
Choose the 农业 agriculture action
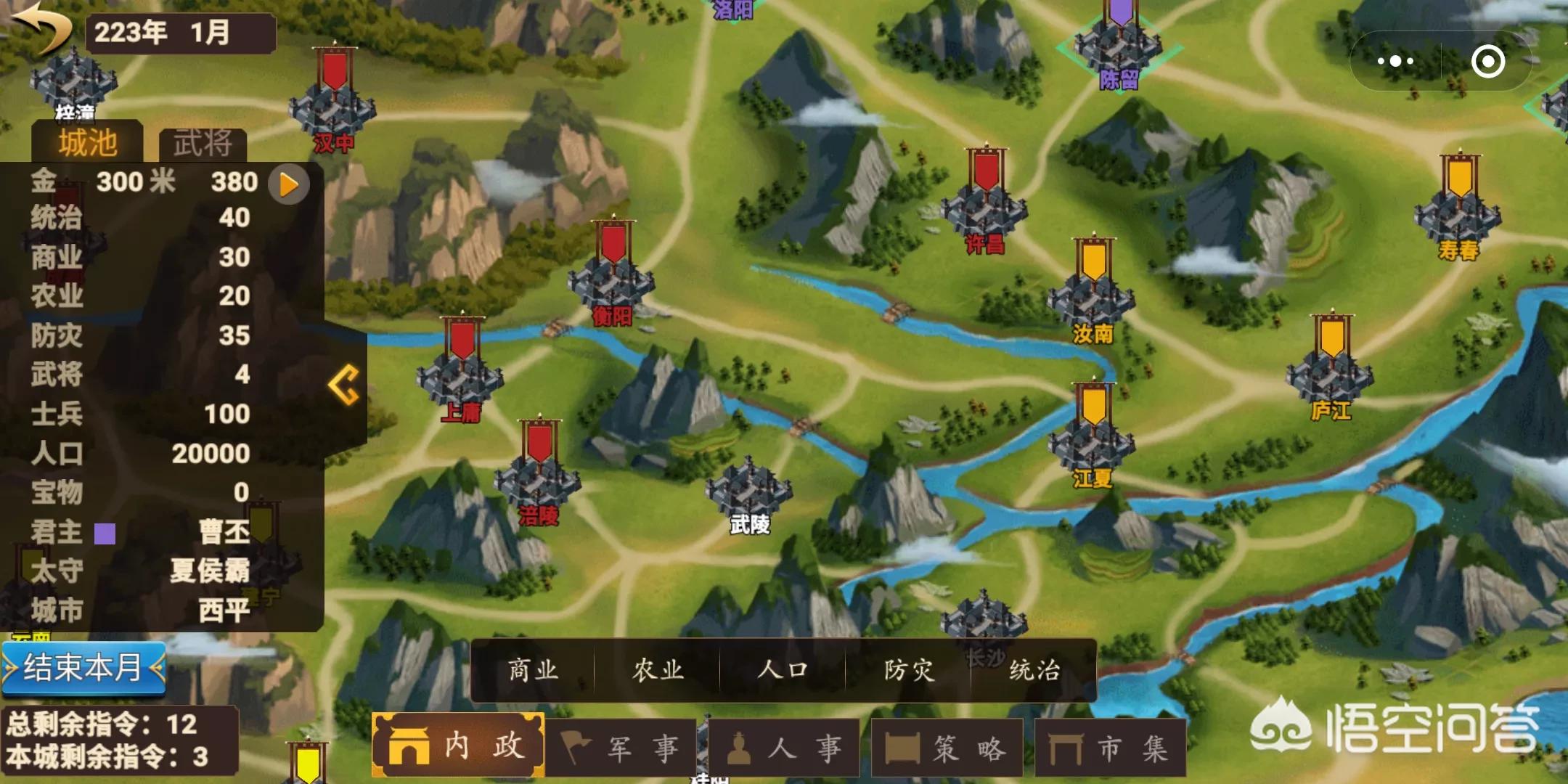(658, 670)
